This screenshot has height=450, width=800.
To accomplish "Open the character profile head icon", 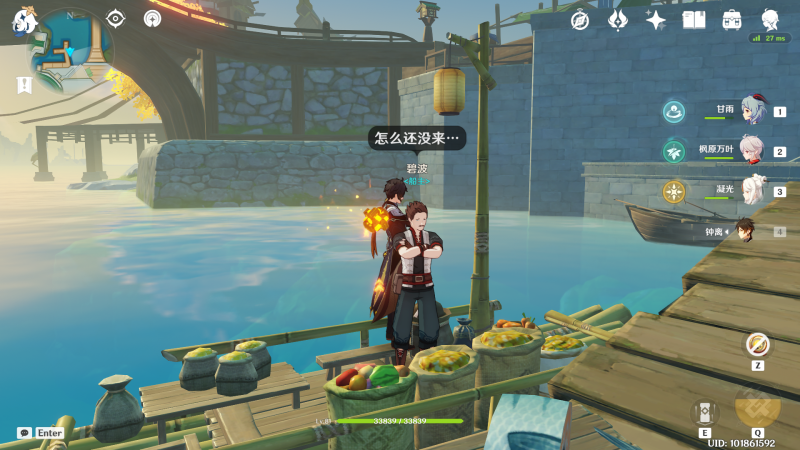I will (771, 20).
